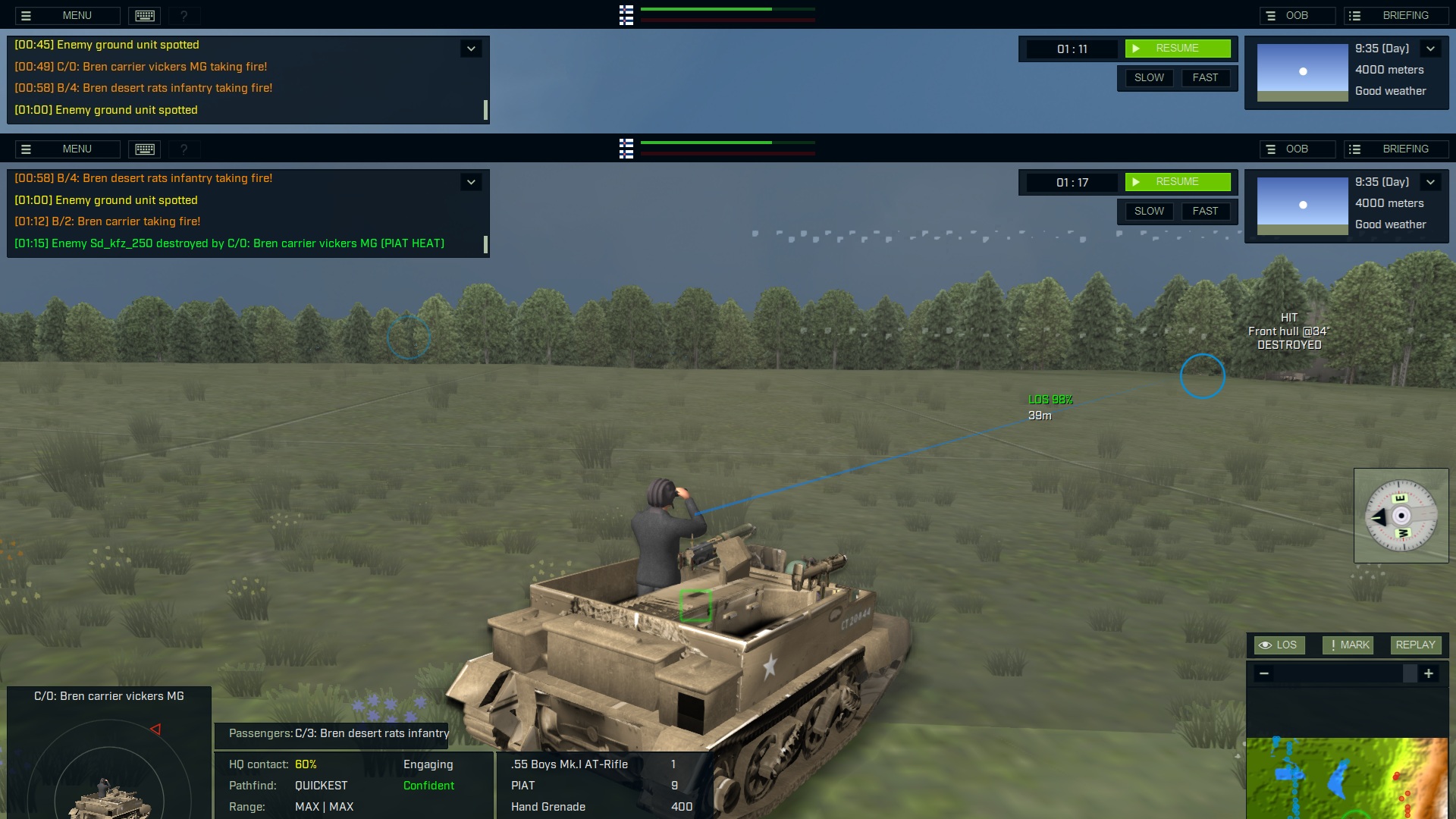Screen dimensions: 1456x819
Task: Click the list icon on the OOB button
Action: (x=1270, y=15)
